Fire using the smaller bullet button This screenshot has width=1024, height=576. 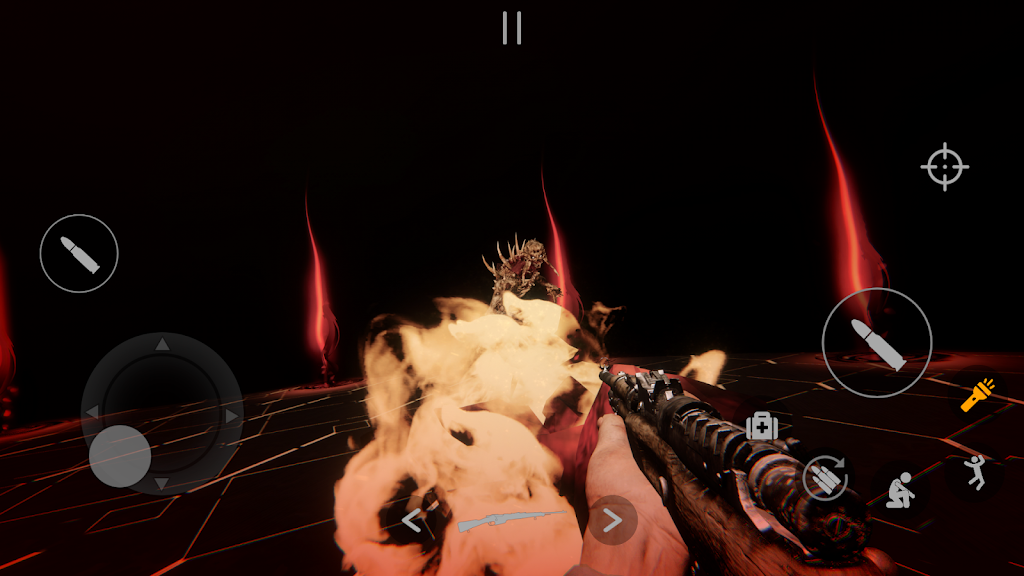[79, 254]
